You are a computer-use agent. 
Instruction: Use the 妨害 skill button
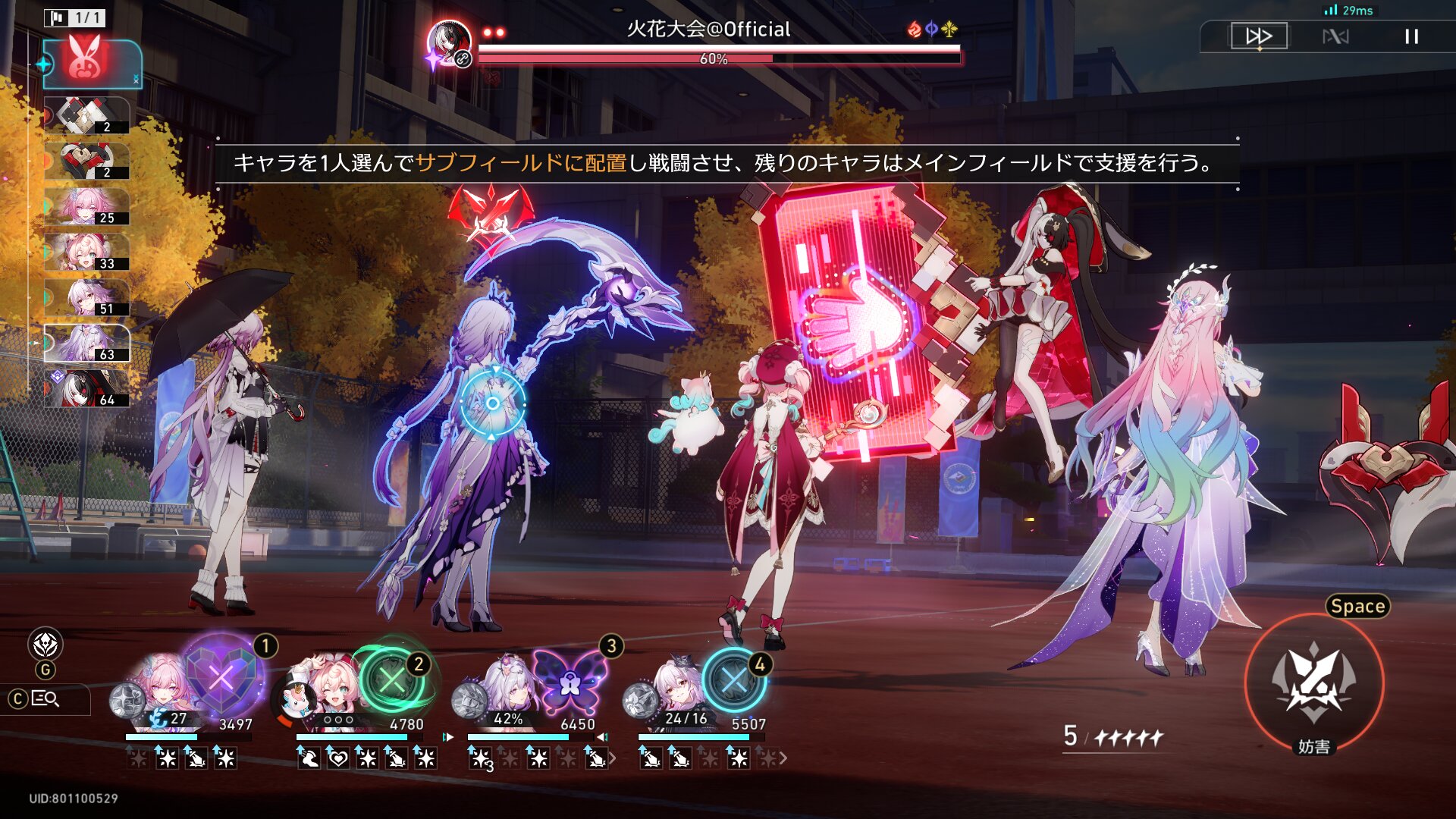click(1314, 682)
